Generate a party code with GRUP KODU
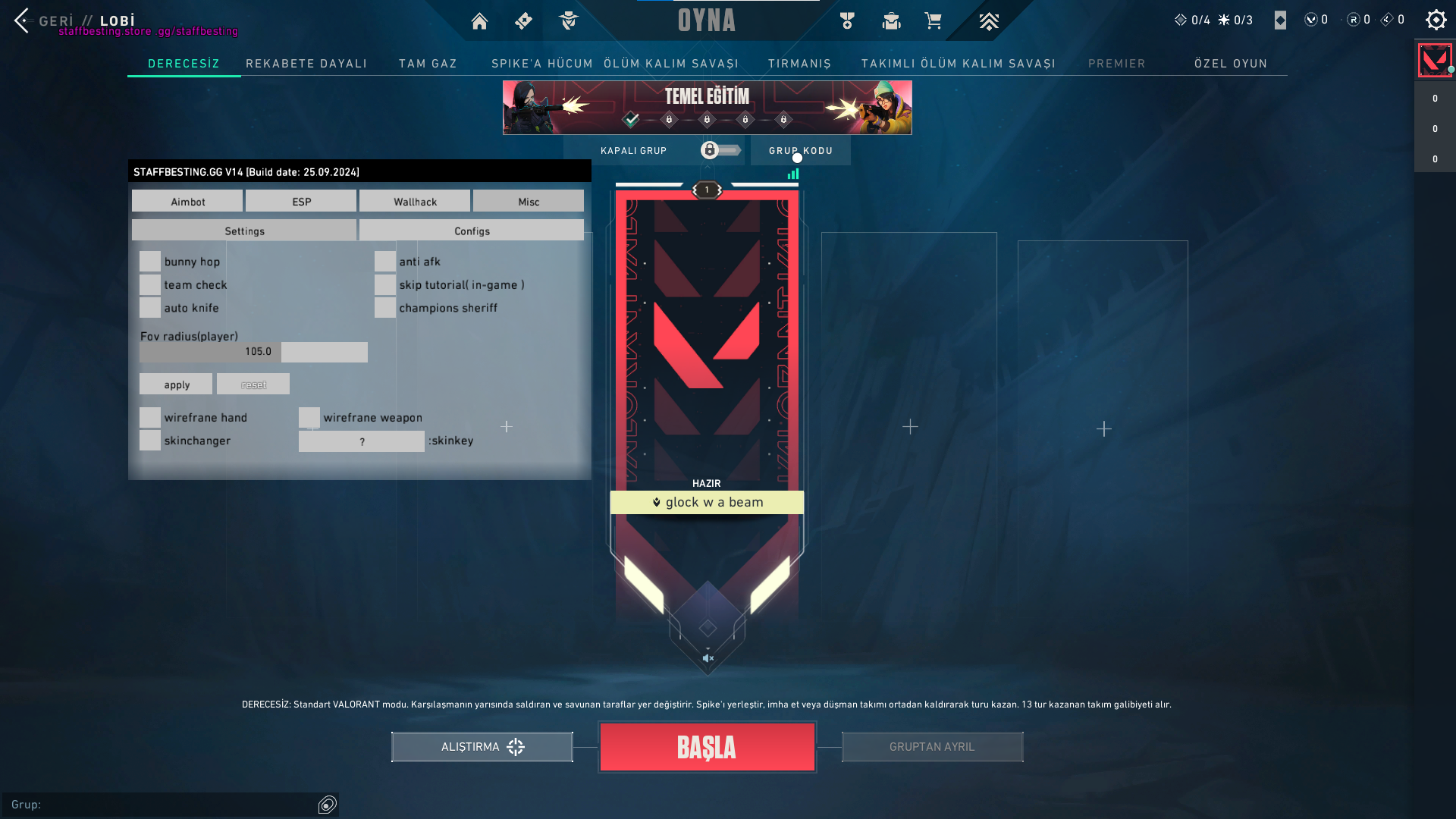1456x819 pixels. (800, 150)
